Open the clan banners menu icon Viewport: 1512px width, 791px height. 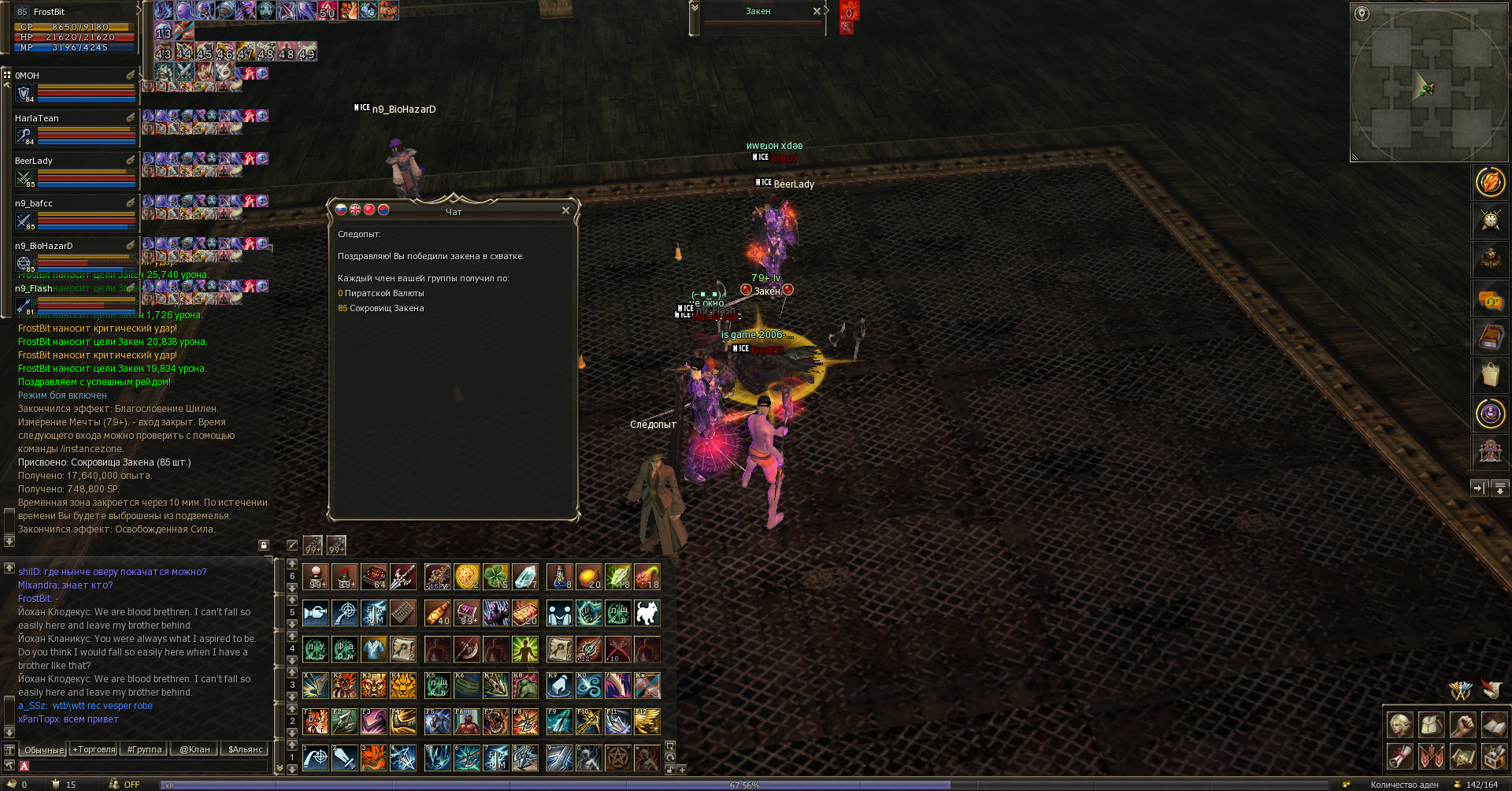click(1431, 756)
